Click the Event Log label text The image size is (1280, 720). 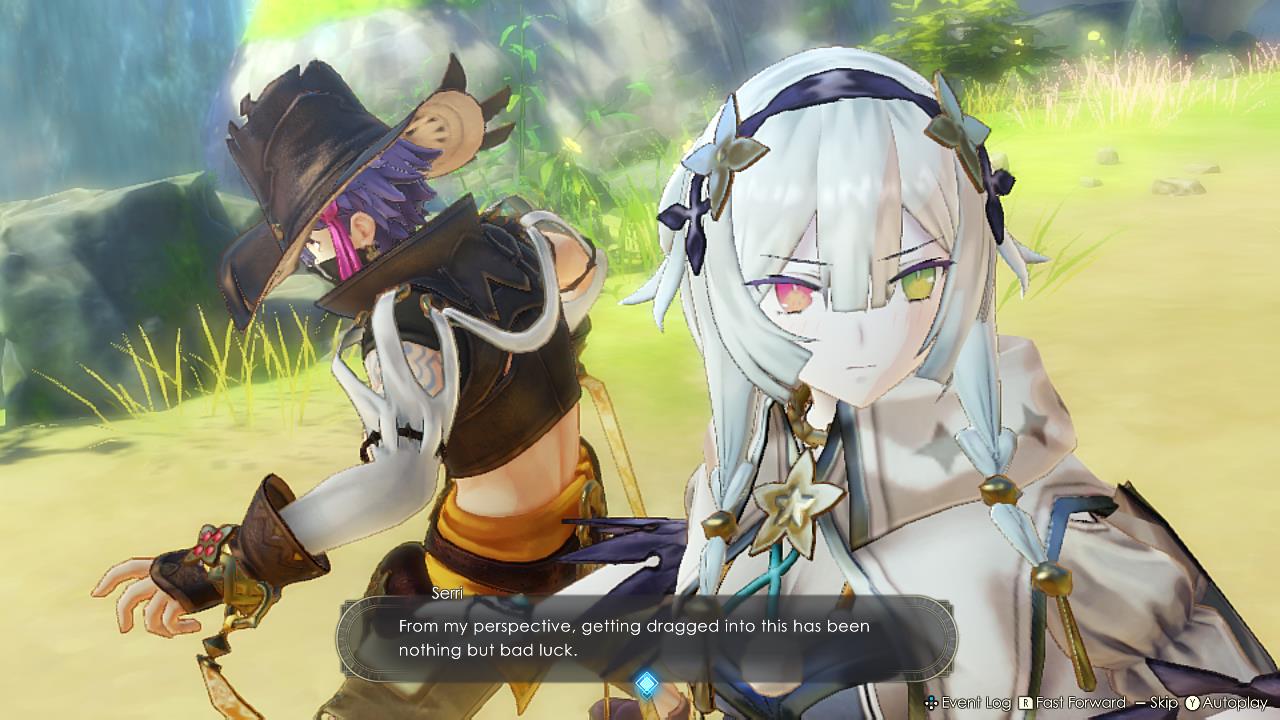(x=976, y=701)
